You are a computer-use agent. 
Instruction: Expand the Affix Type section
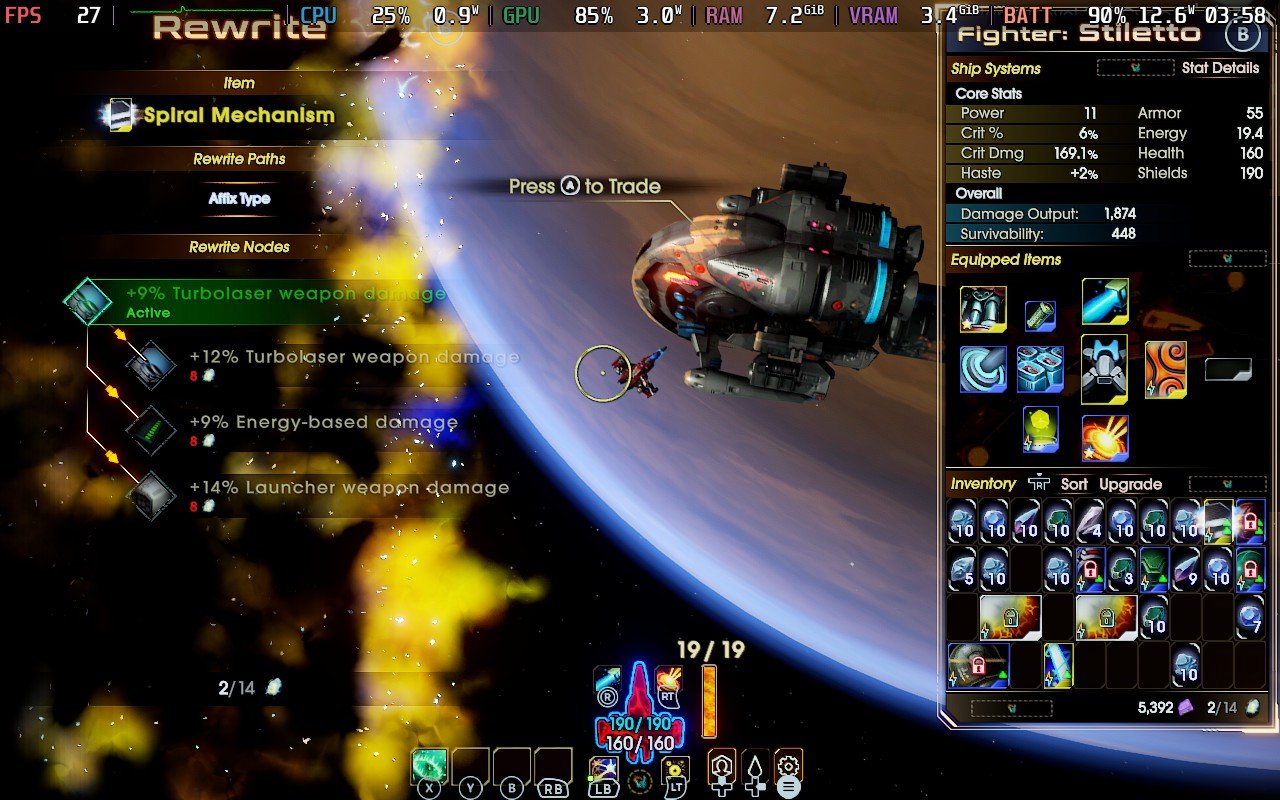coord(240,200)
